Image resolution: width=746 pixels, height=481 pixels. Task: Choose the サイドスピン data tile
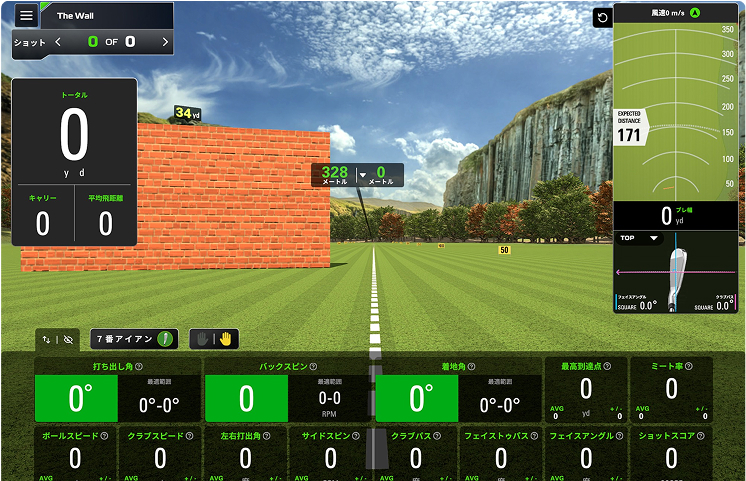(330, 454)
